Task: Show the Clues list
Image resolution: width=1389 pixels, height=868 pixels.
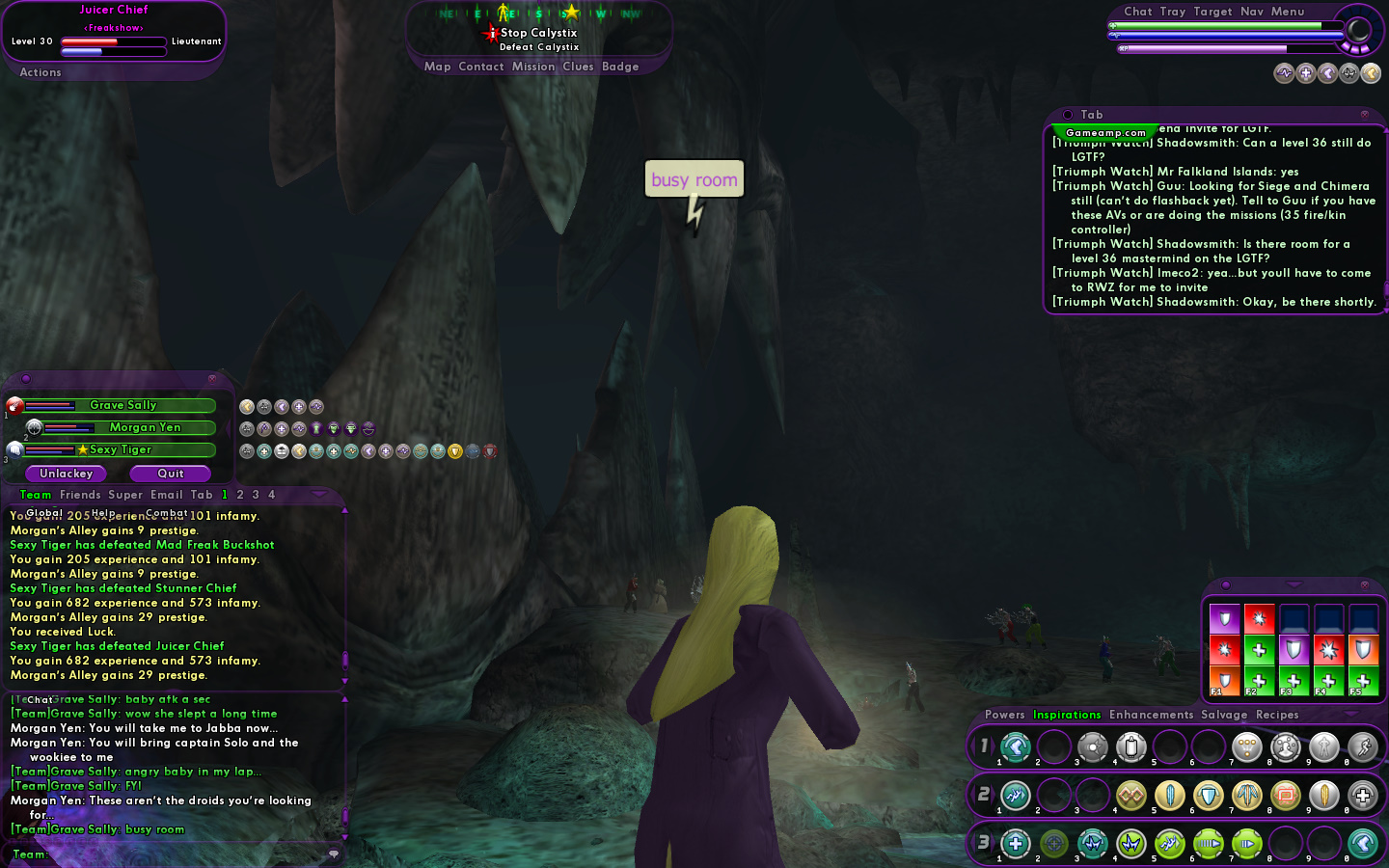Action: coord(578,67)
